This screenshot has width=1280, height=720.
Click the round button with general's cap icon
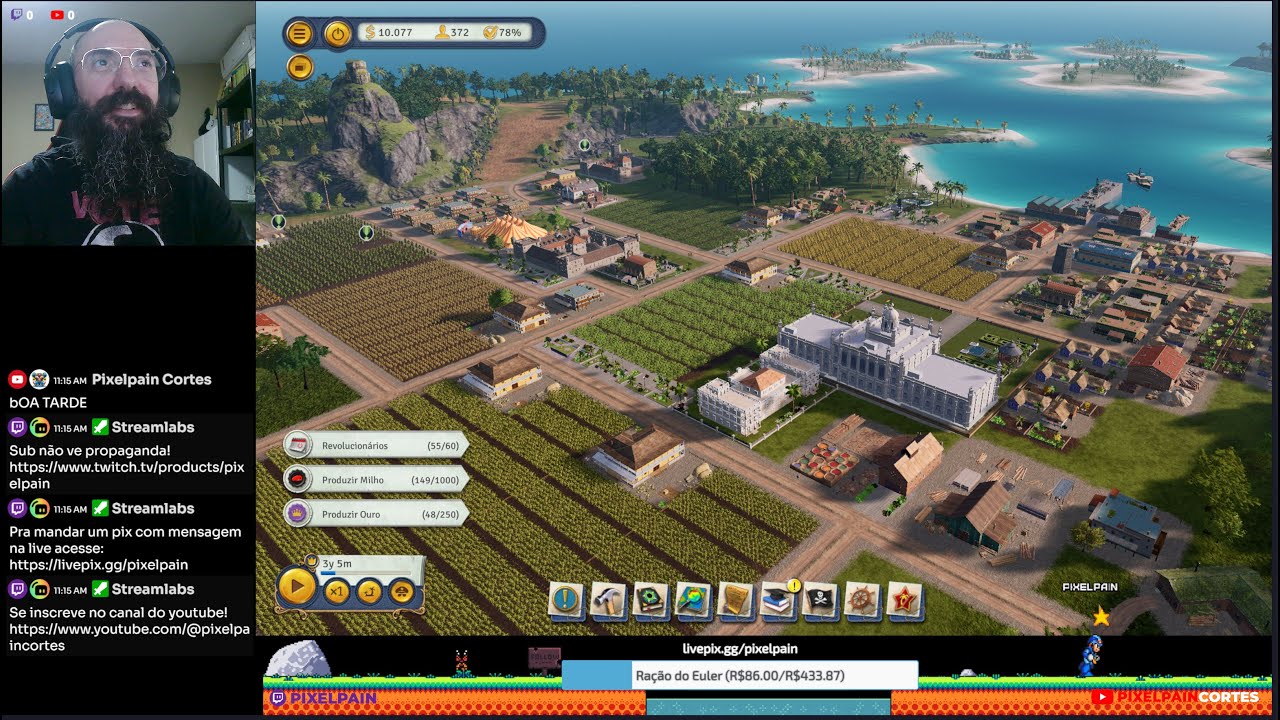[x=401, y=591]
